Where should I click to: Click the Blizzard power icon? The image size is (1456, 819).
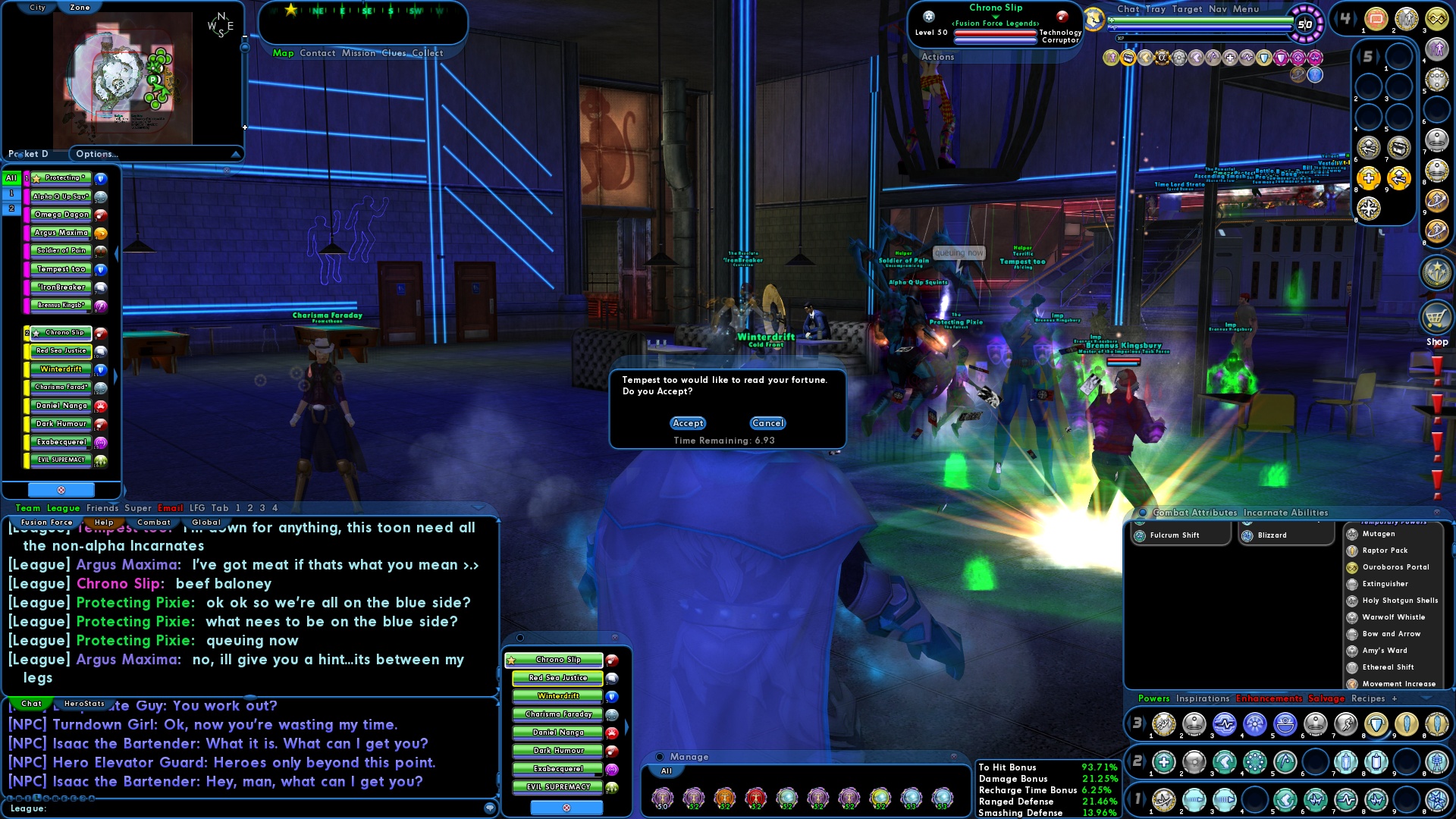coord(1247,535)
